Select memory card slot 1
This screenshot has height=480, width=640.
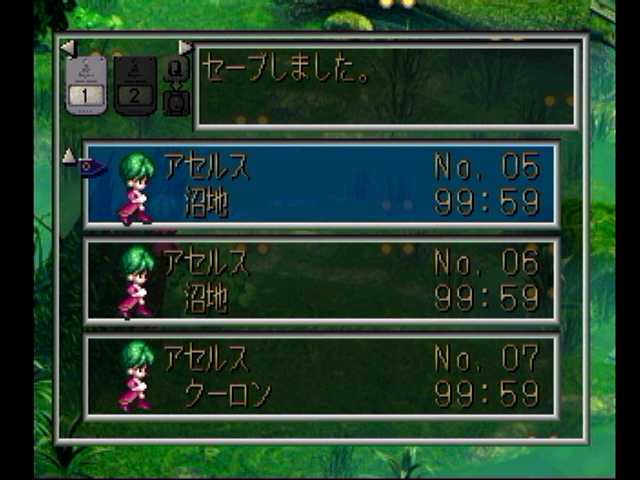click(86, 84)
